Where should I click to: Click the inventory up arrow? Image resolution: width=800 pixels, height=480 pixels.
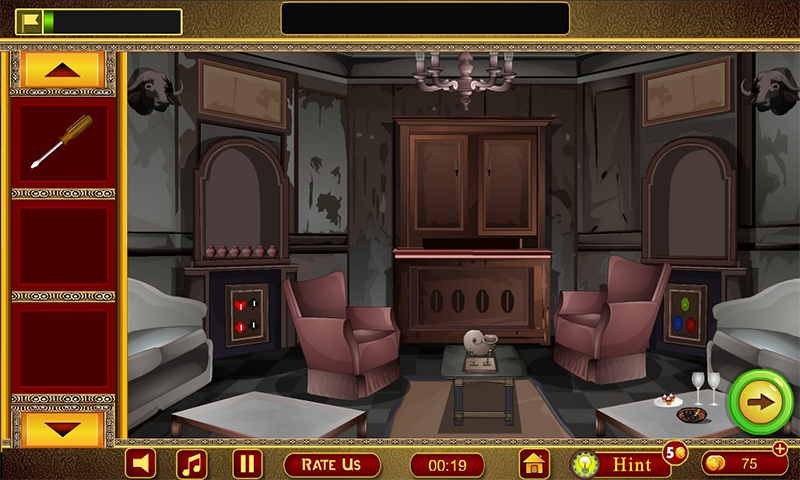pyautogui.click(x=62, y=71)
